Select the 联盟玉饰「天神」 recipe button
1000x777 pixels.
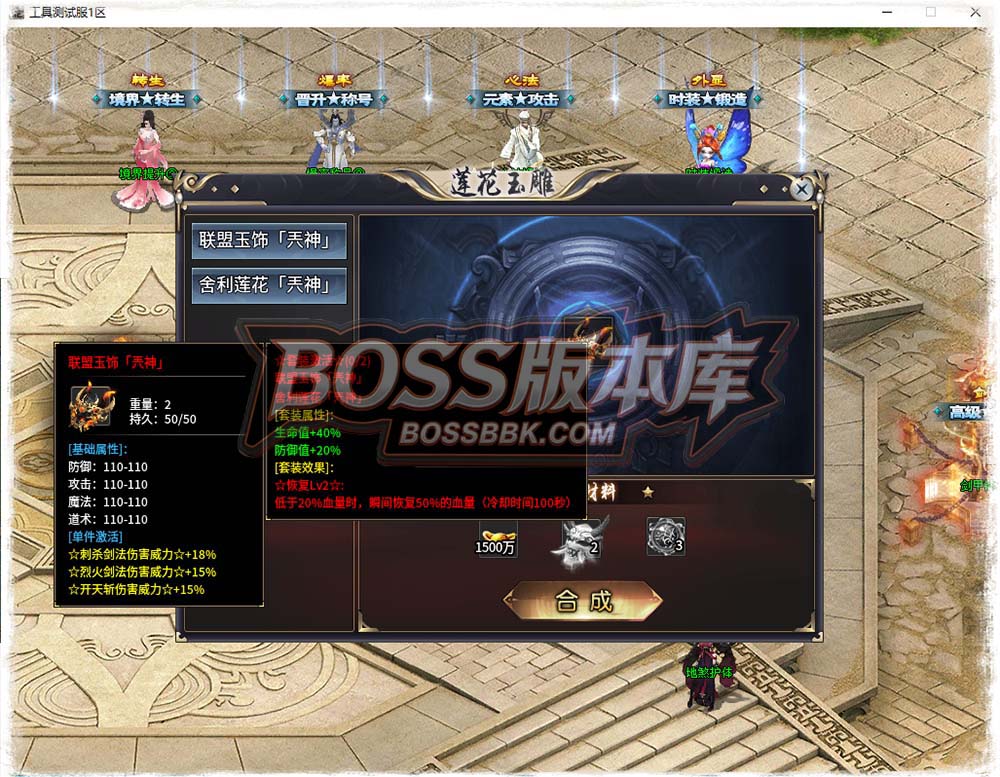pyautogui.click(x=259, y=241)
